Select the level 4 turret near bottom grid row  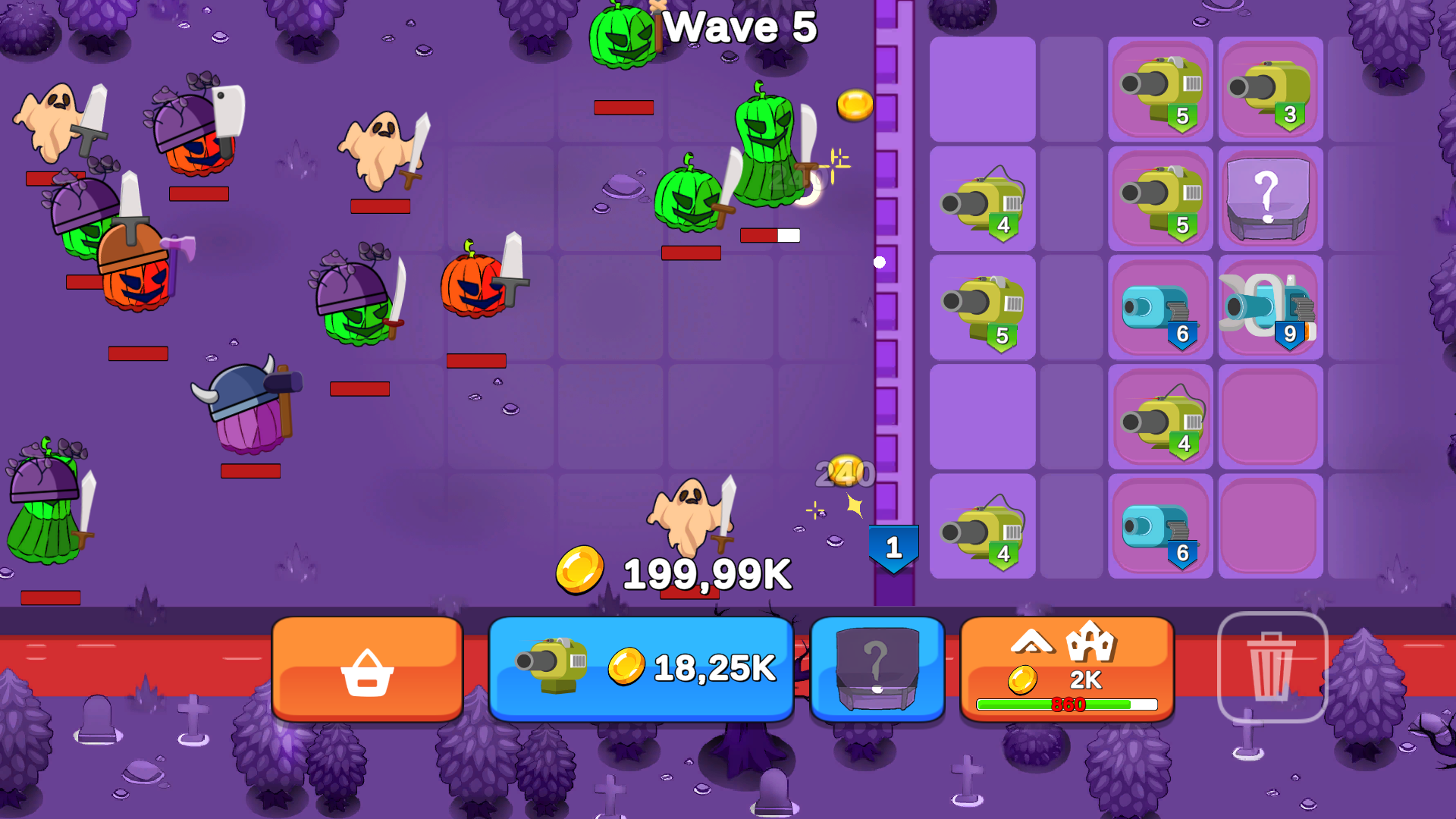[1160, 417]
